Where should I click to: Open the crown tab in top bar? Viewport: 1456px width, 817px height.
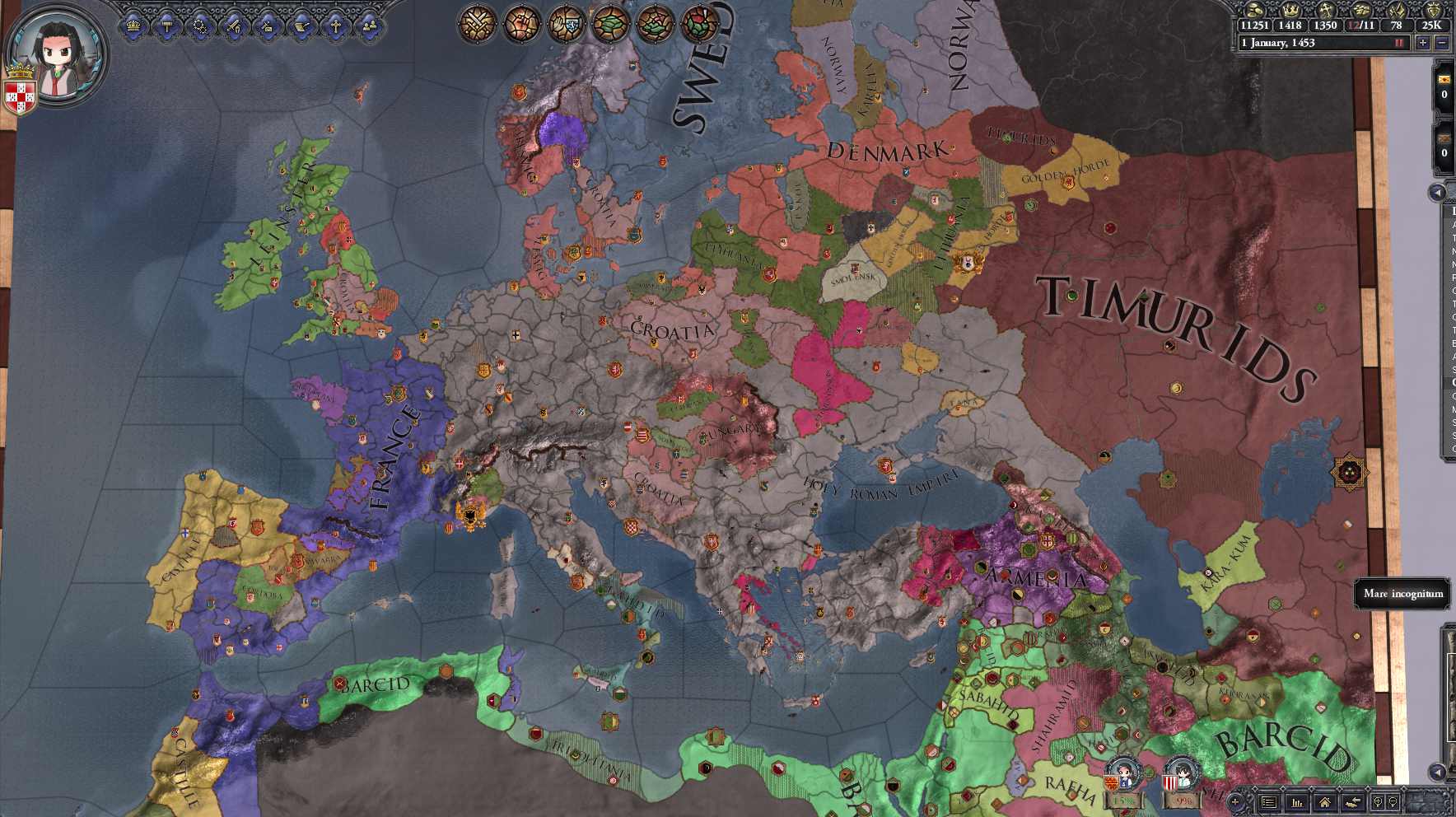(x=133, y=26)
